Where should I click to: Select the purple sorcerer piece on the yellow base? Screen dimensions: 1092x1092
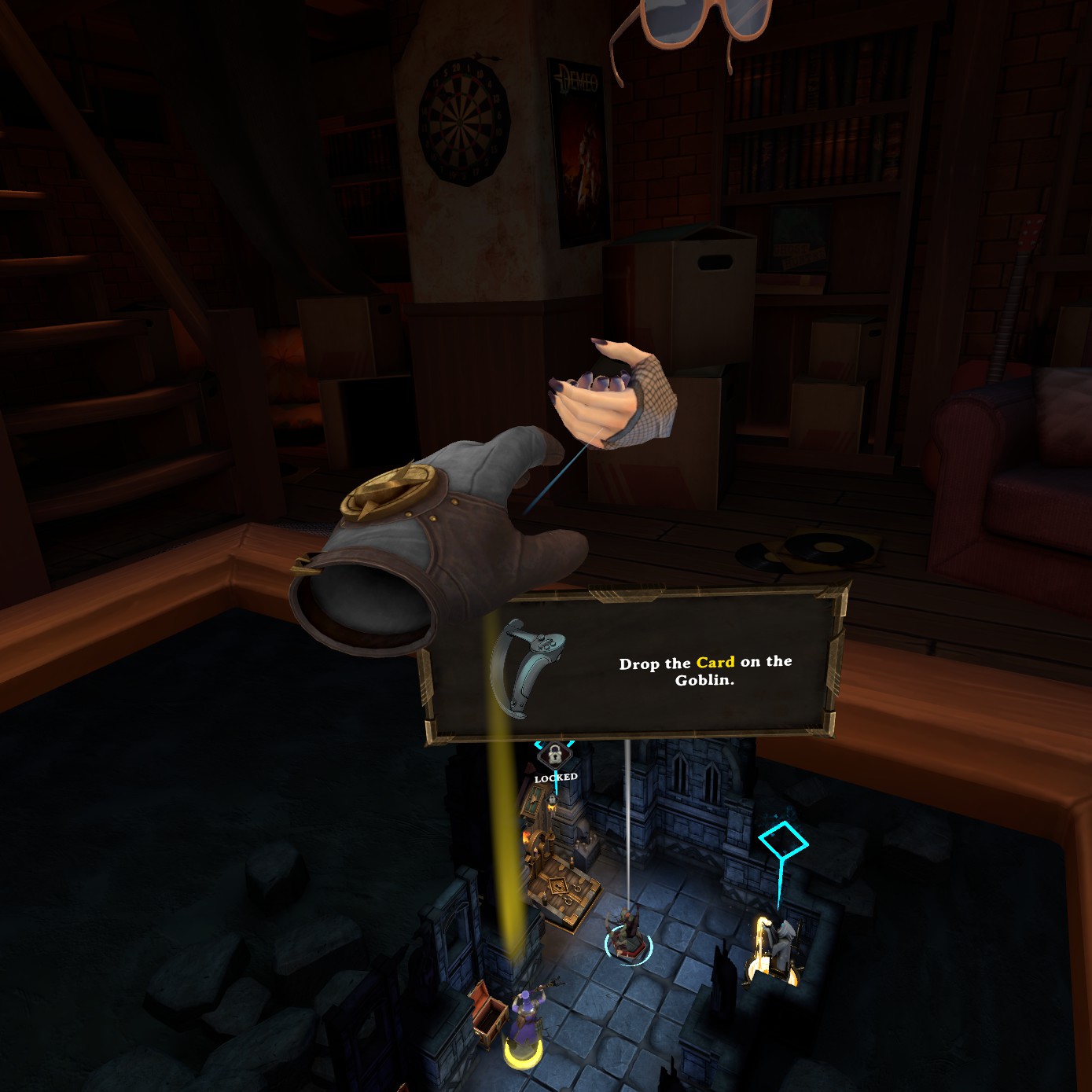pos(523,1023)
